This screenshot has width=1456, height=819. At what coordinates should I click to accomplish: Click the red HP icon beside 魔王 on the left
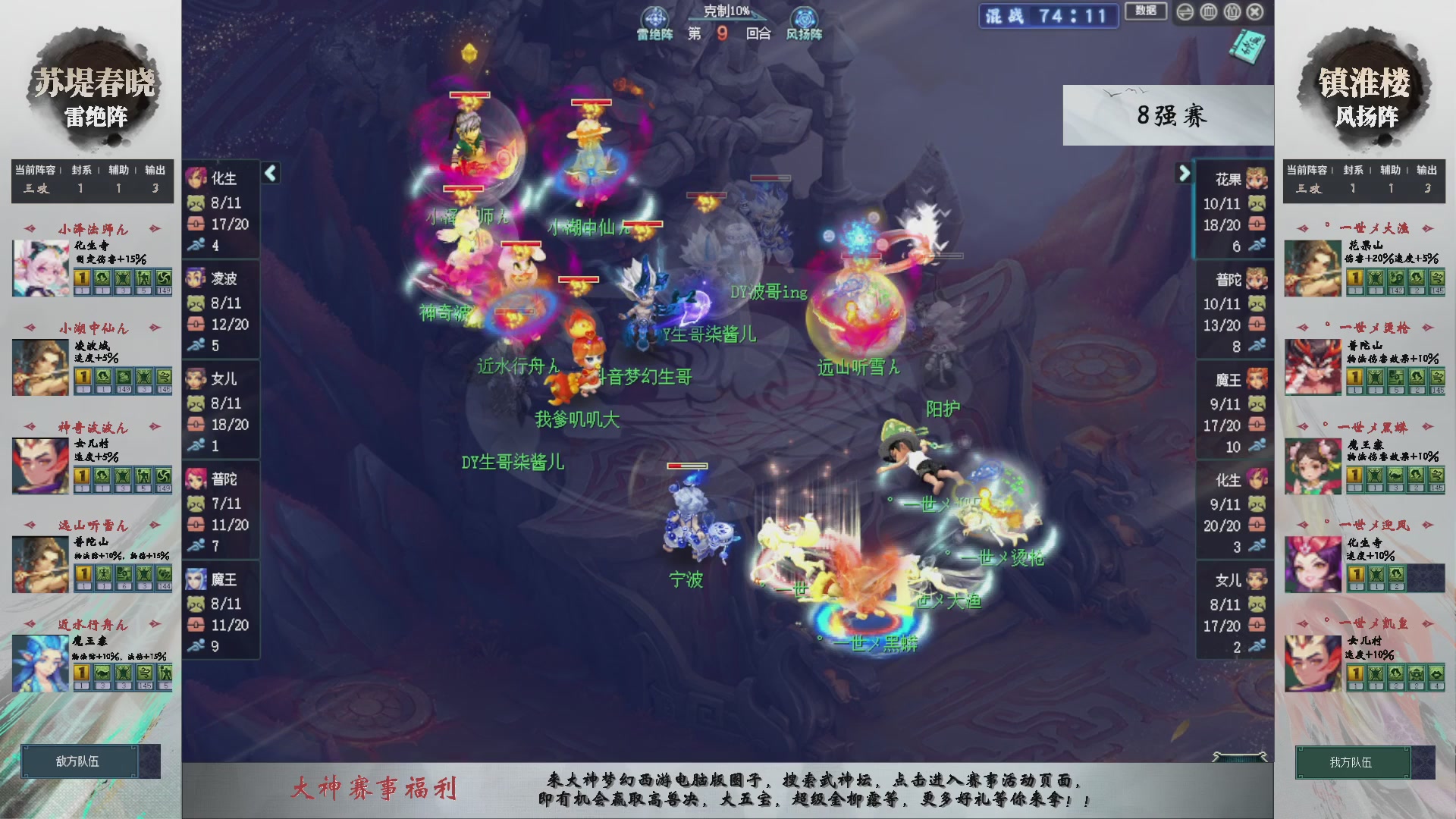[195, 626]
